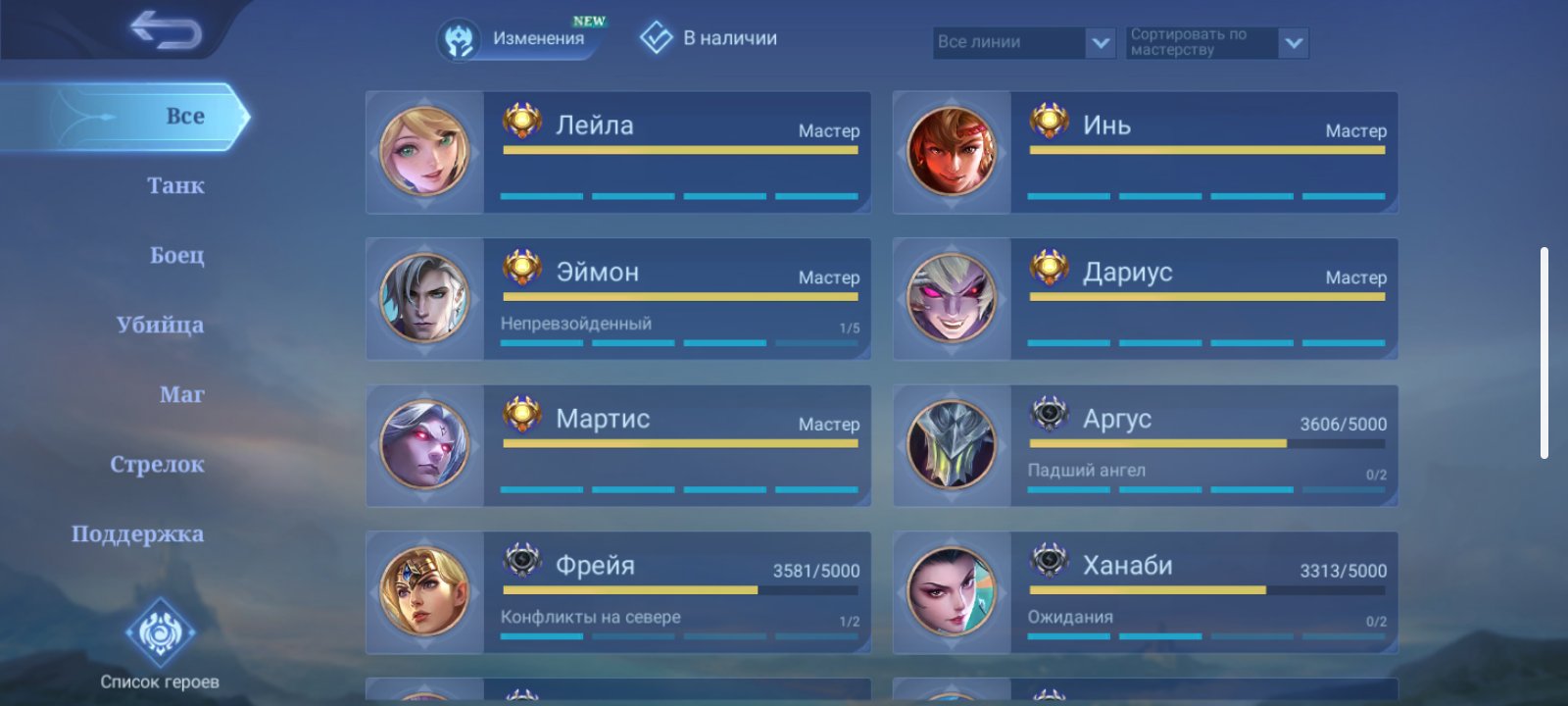The width and height of the screenshot is (1568, 706).
Task: Select the Дариус hero row
Action: [1145, 299]
